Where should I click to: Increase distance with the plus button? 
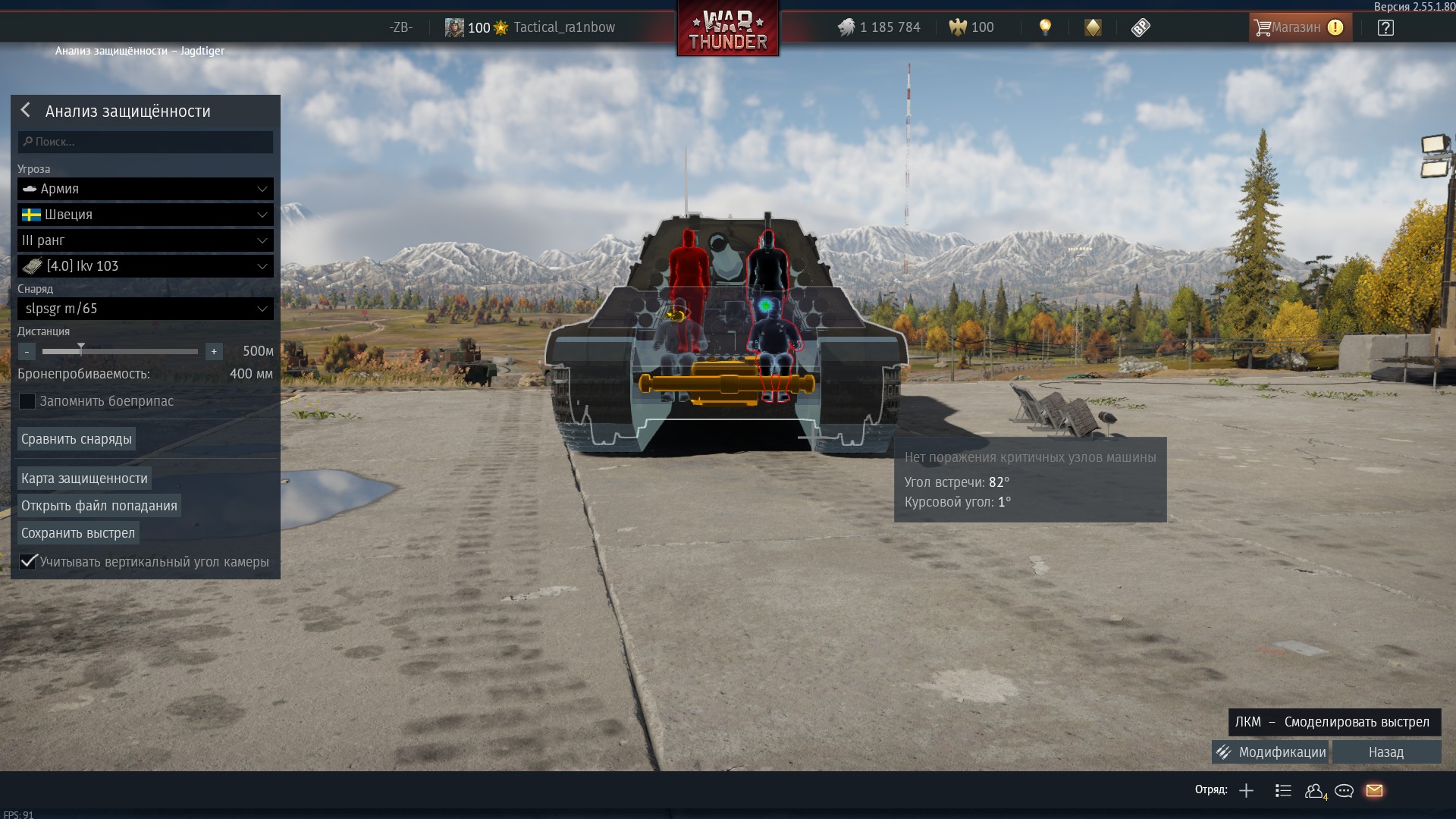(214, 352)
